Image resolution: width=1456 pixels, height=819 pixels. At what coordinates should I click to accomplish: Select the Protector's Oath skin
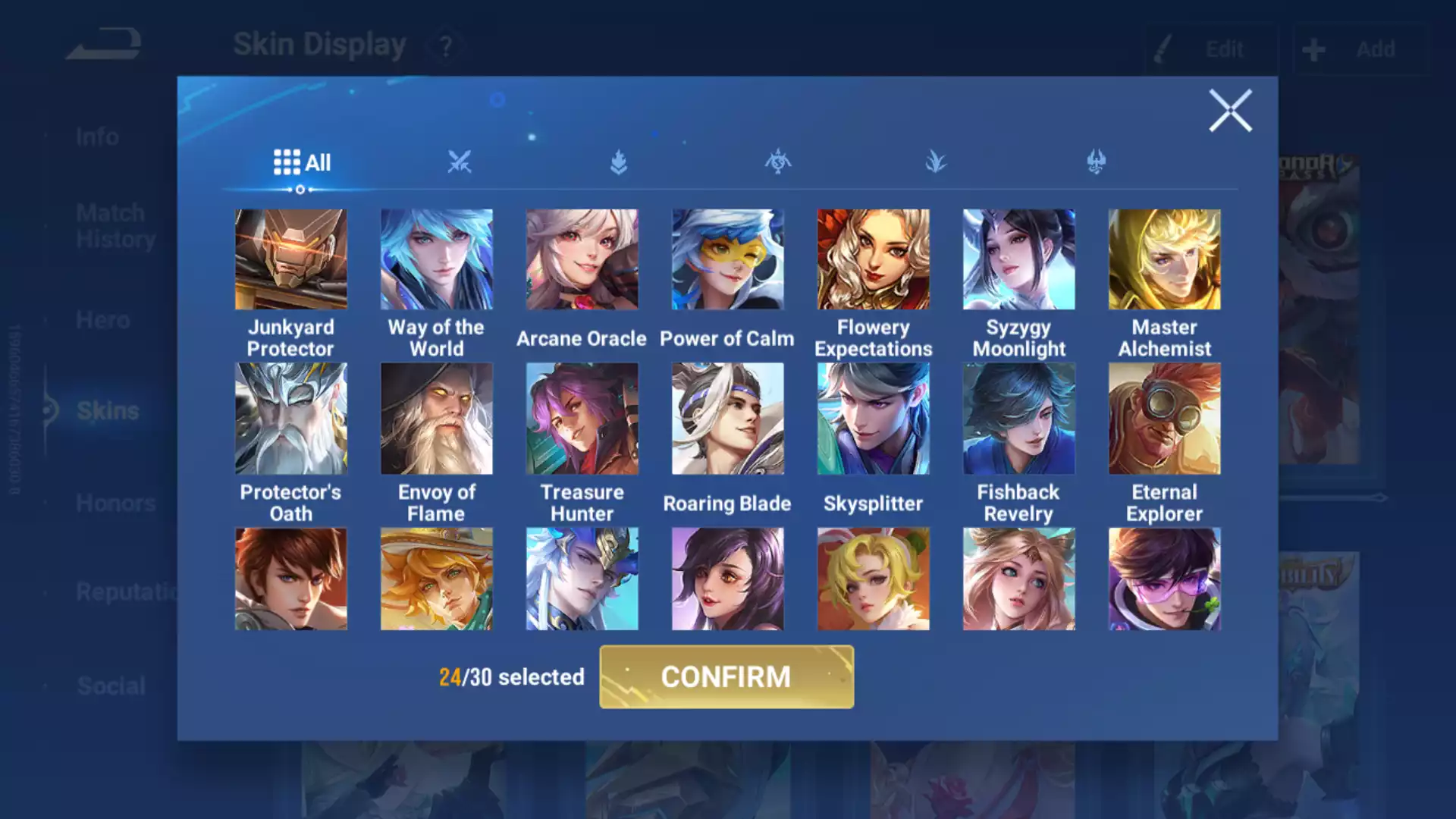(x=290, y=419)
